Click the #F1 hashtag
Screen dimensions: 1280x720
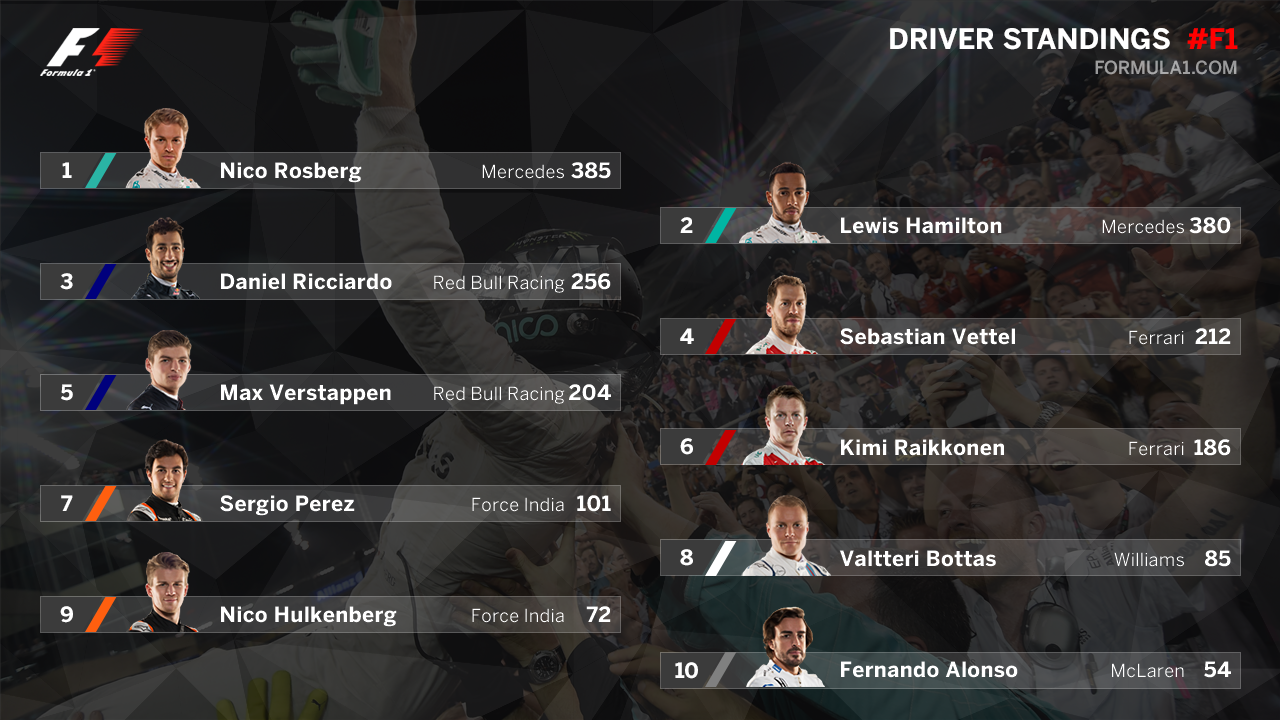(x=1212, y=40)
